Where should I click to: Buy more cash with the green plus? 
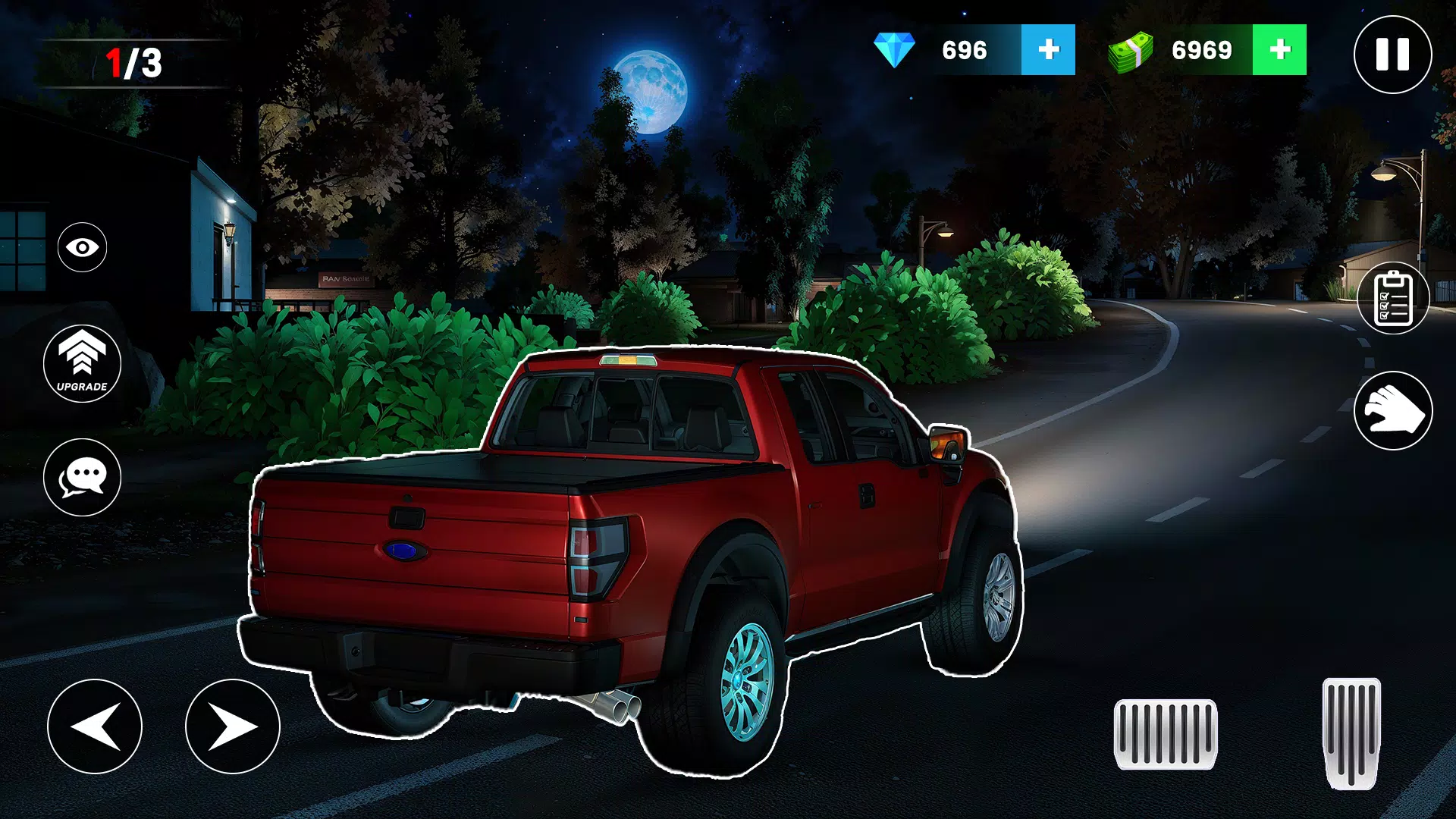1279,50
